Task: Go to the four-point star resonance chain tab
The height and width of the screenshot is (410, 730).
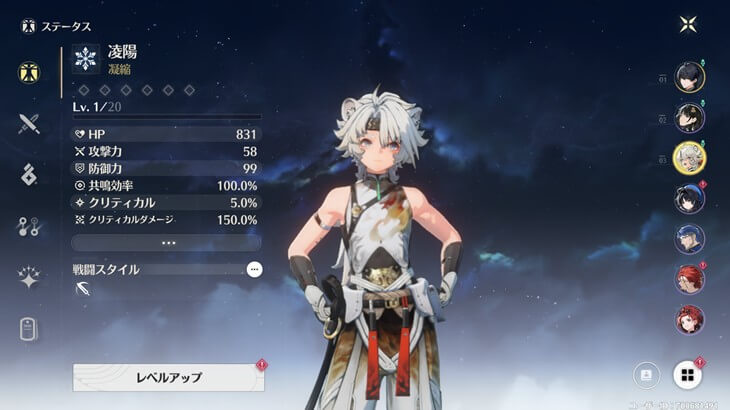Action: point(29,278)
